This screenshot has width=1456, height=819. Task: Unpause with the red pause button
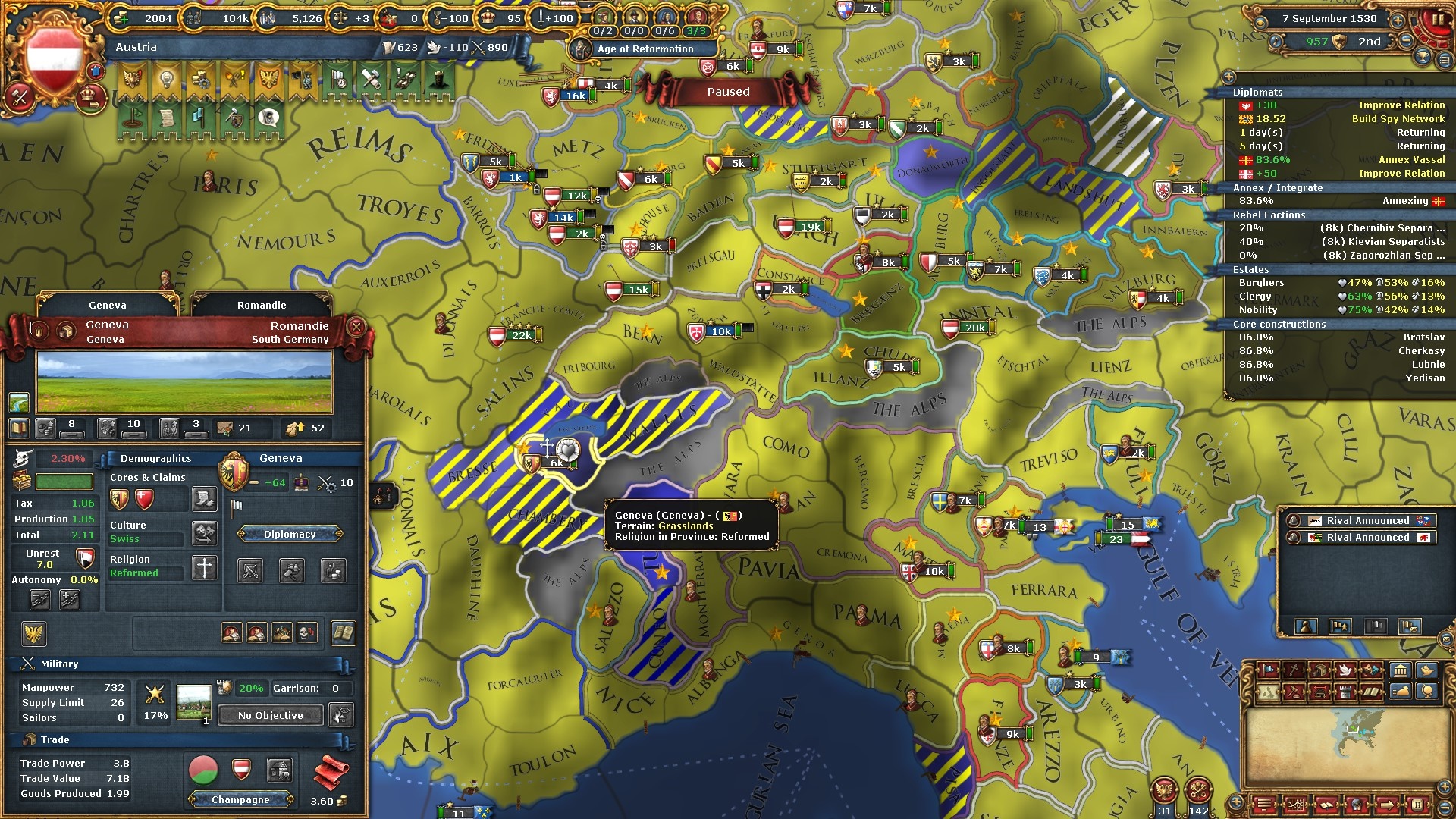[x=1435, y=20]
